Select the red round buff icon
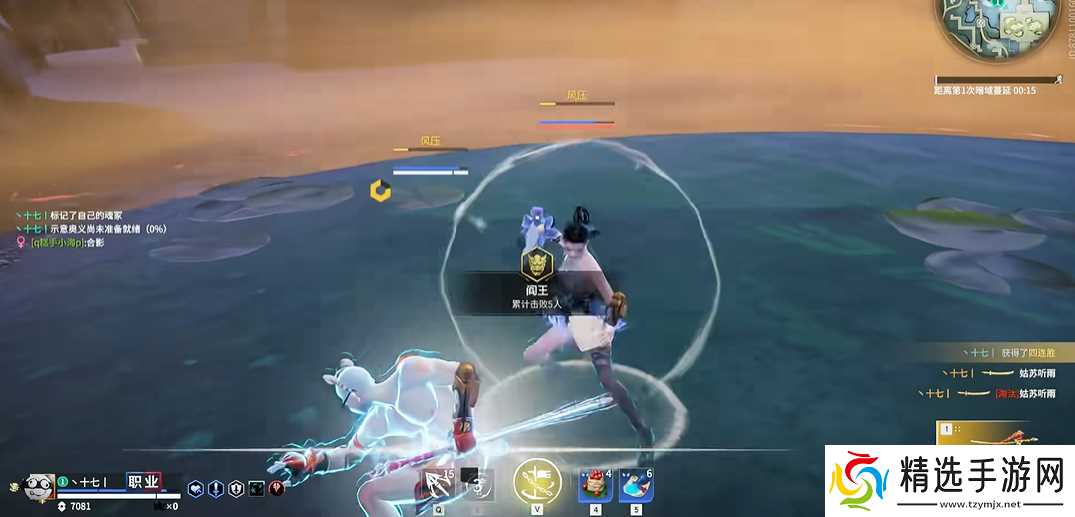1075x517 pixels. [277, 488]
